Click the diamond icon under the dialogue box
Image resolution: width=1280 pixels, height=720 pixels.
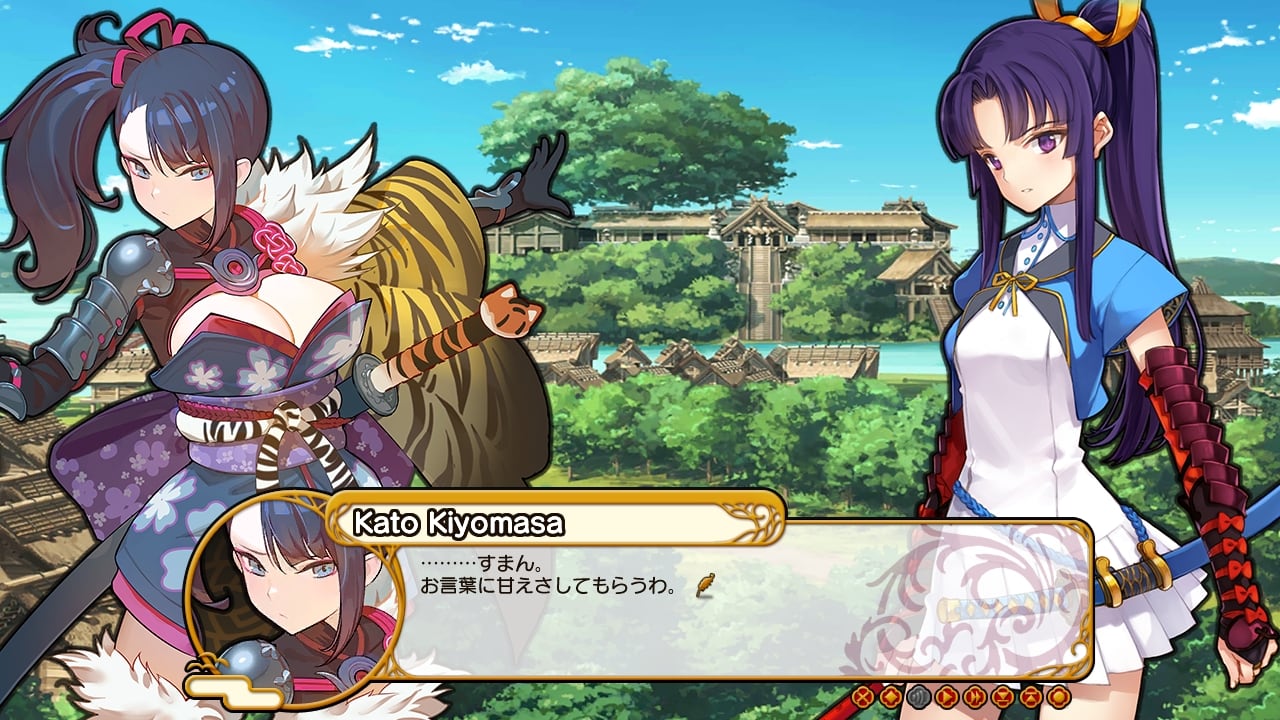point(891,696)
